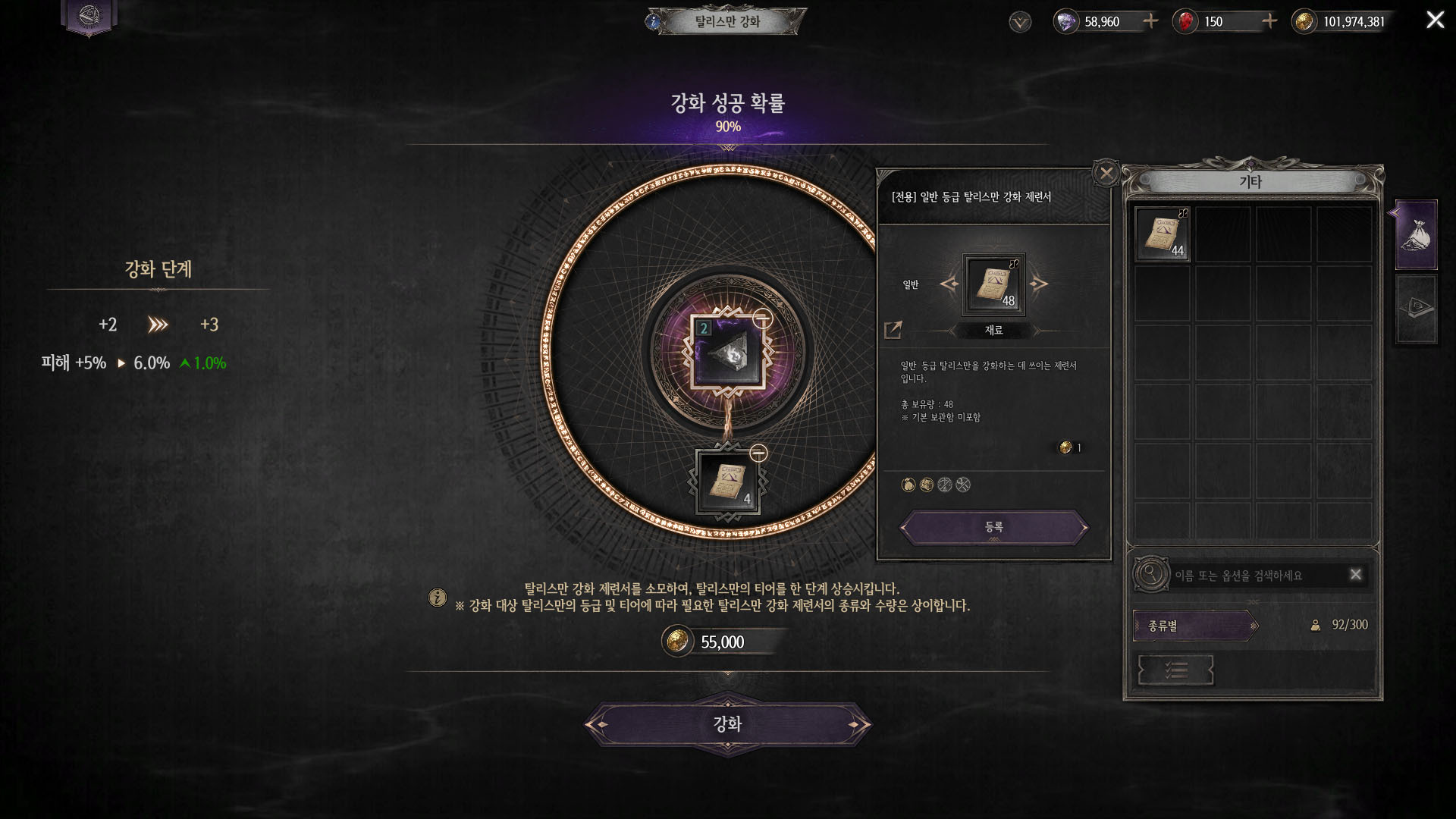The image size is (1456, 819).
Task: Start the talisman enhancement with 강화 button
Action: click(727, 724)
